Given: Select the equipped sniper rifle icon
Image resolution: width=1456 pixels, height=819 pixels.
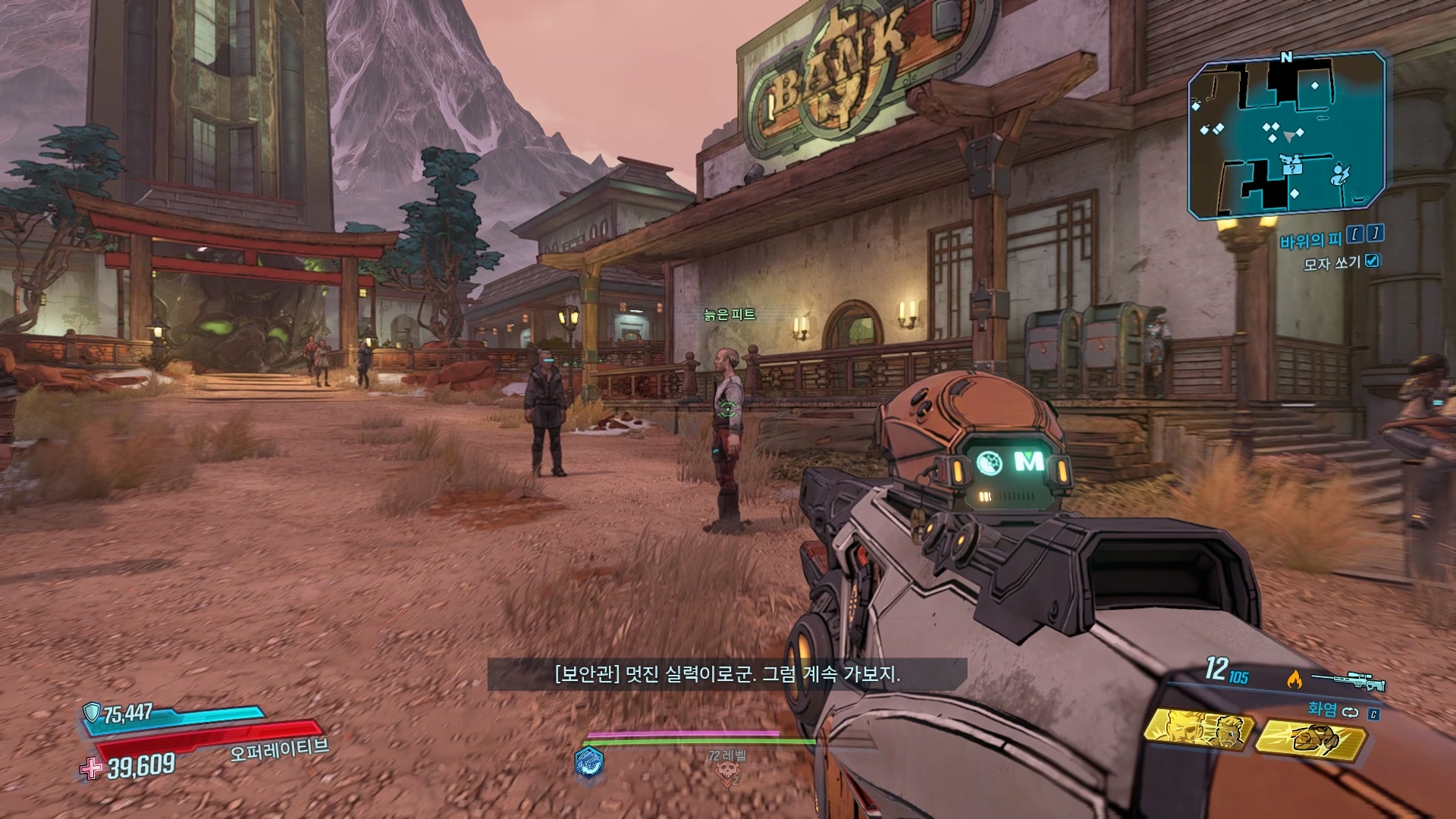Looking at the screenshot, I should pyautogui.click(x=1348, y=680).
